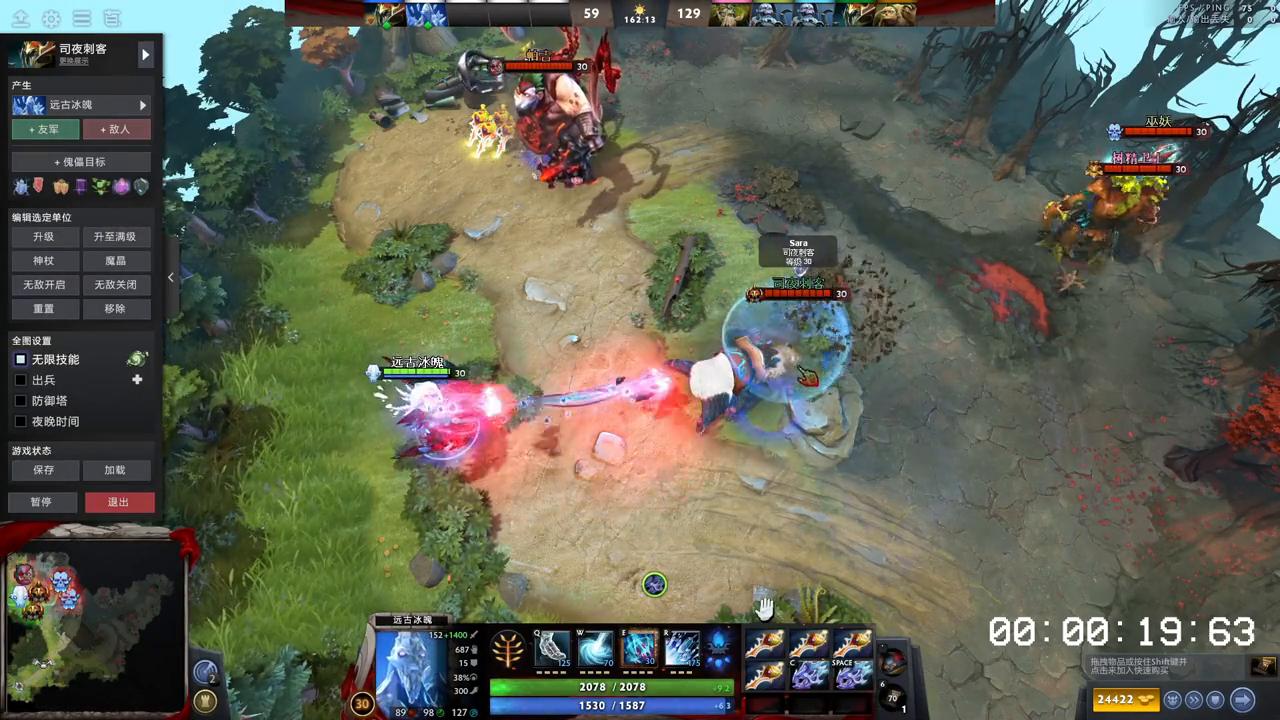Image resolution: width=1280 pixels, height=720 pixels.
Task: Cast the Cold Feet ability (Q)
Action: tap(553, 650)
